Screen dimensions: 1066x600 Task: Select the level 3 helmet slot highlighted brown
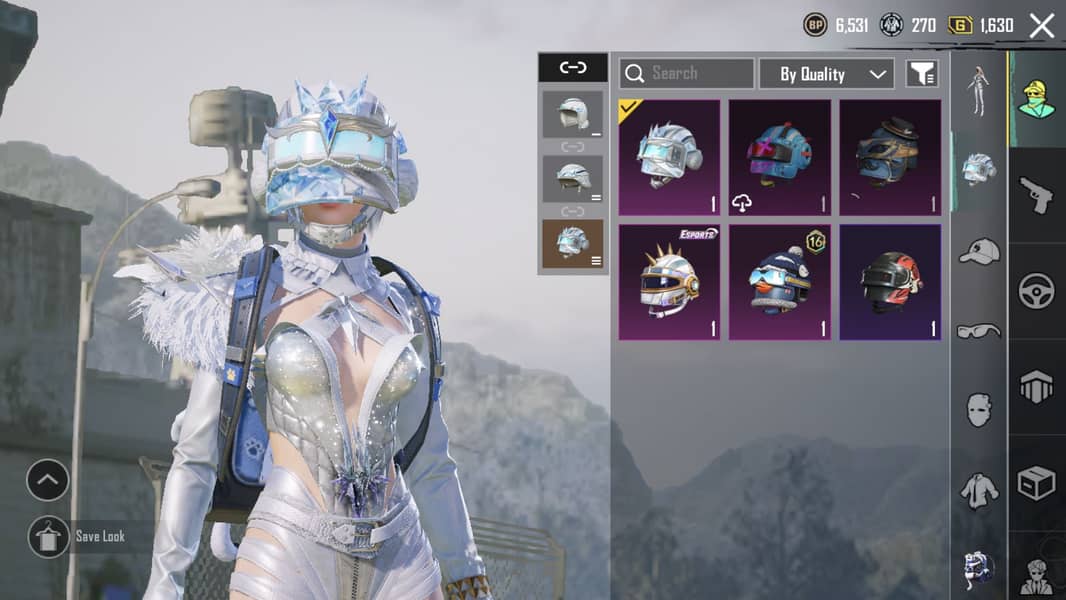pyautogui.click(x=573, y=244)
